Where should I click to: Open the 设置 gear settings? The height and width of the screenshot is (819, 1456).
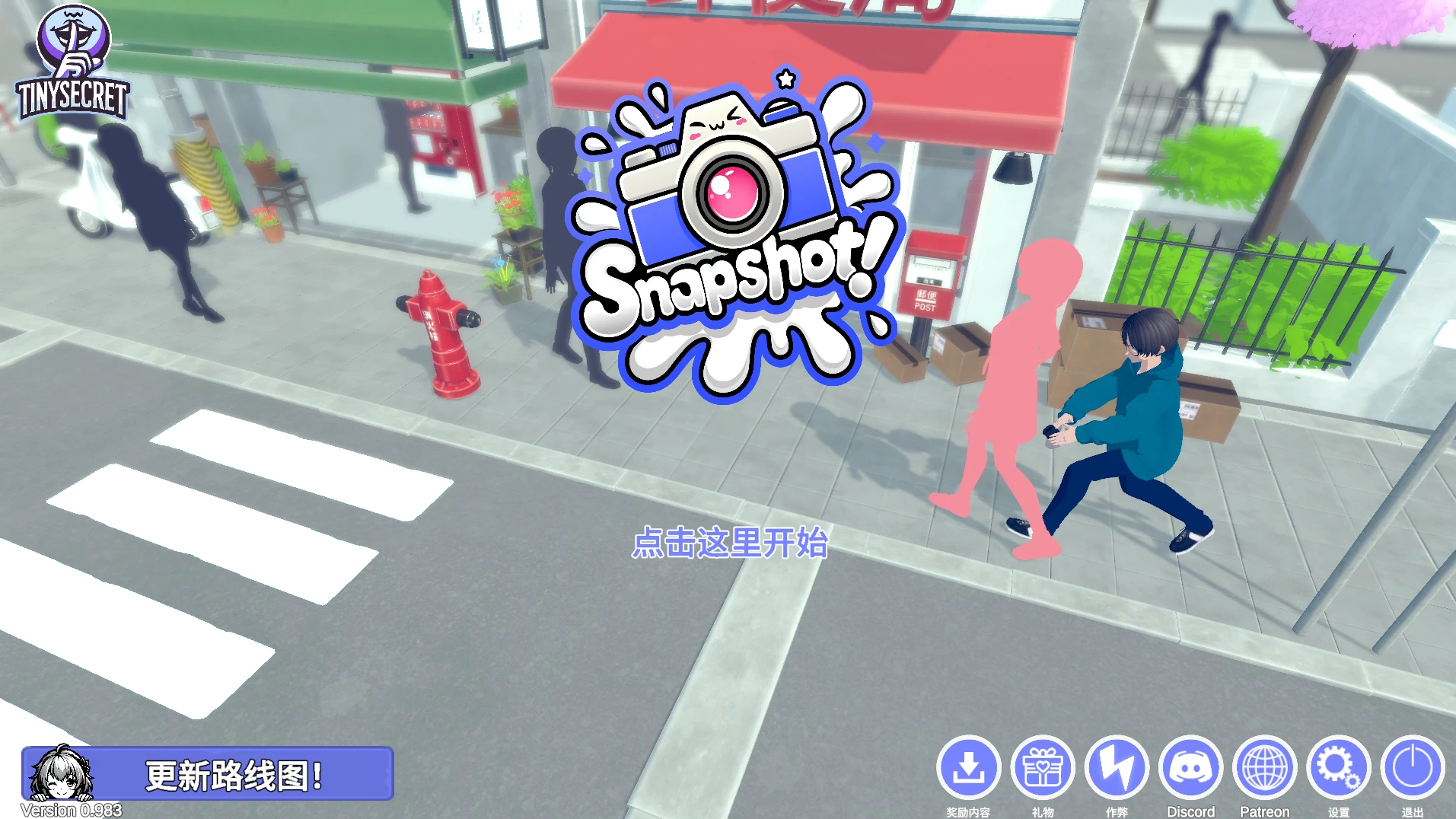click(x=1338, y=767)
